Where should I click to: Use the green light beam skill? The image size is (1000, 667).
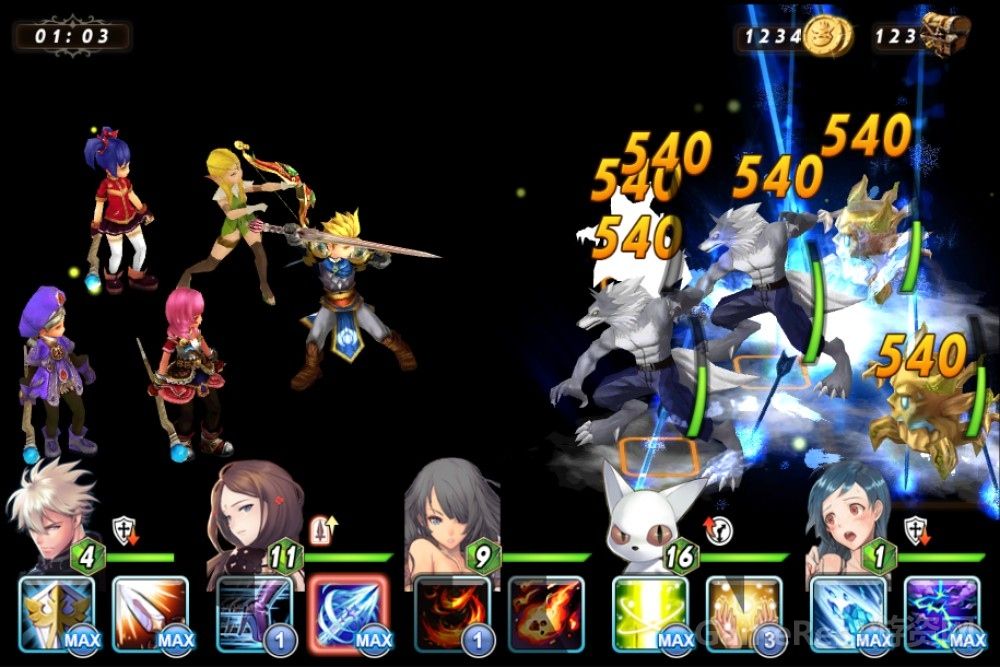(650, 613)
